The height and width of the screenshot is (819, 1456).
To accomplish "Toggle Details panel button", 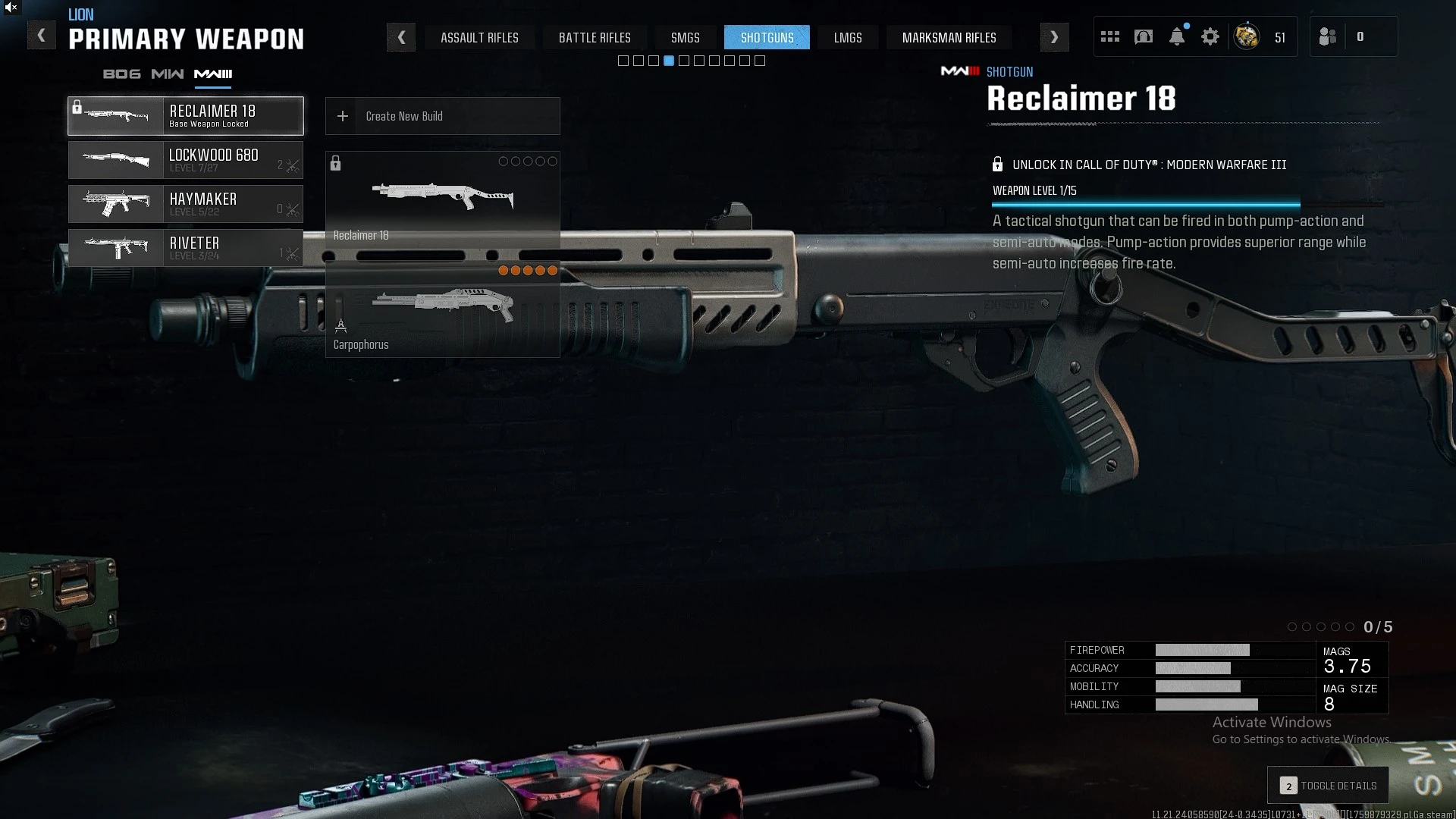I will [x=1328, y=786].
